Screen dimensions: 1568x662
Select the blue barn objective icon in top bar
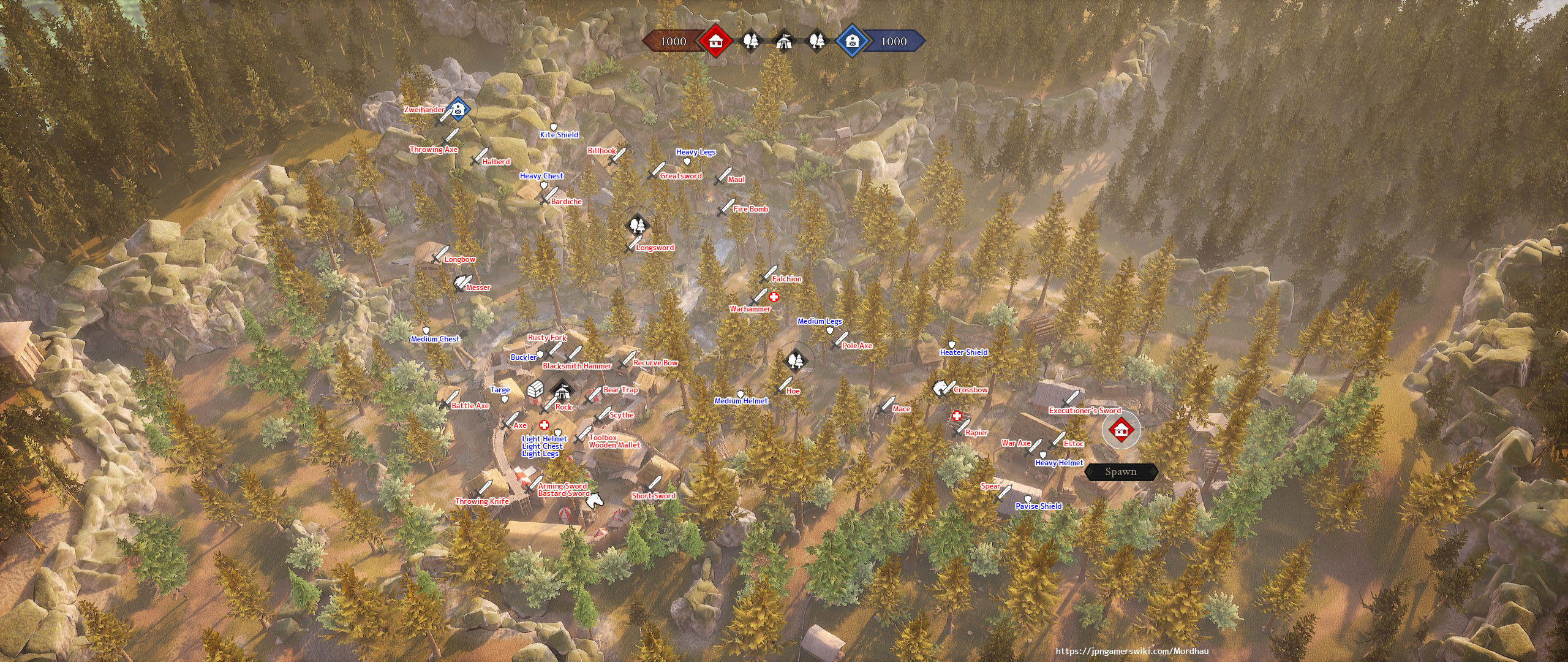click(851, 43)
